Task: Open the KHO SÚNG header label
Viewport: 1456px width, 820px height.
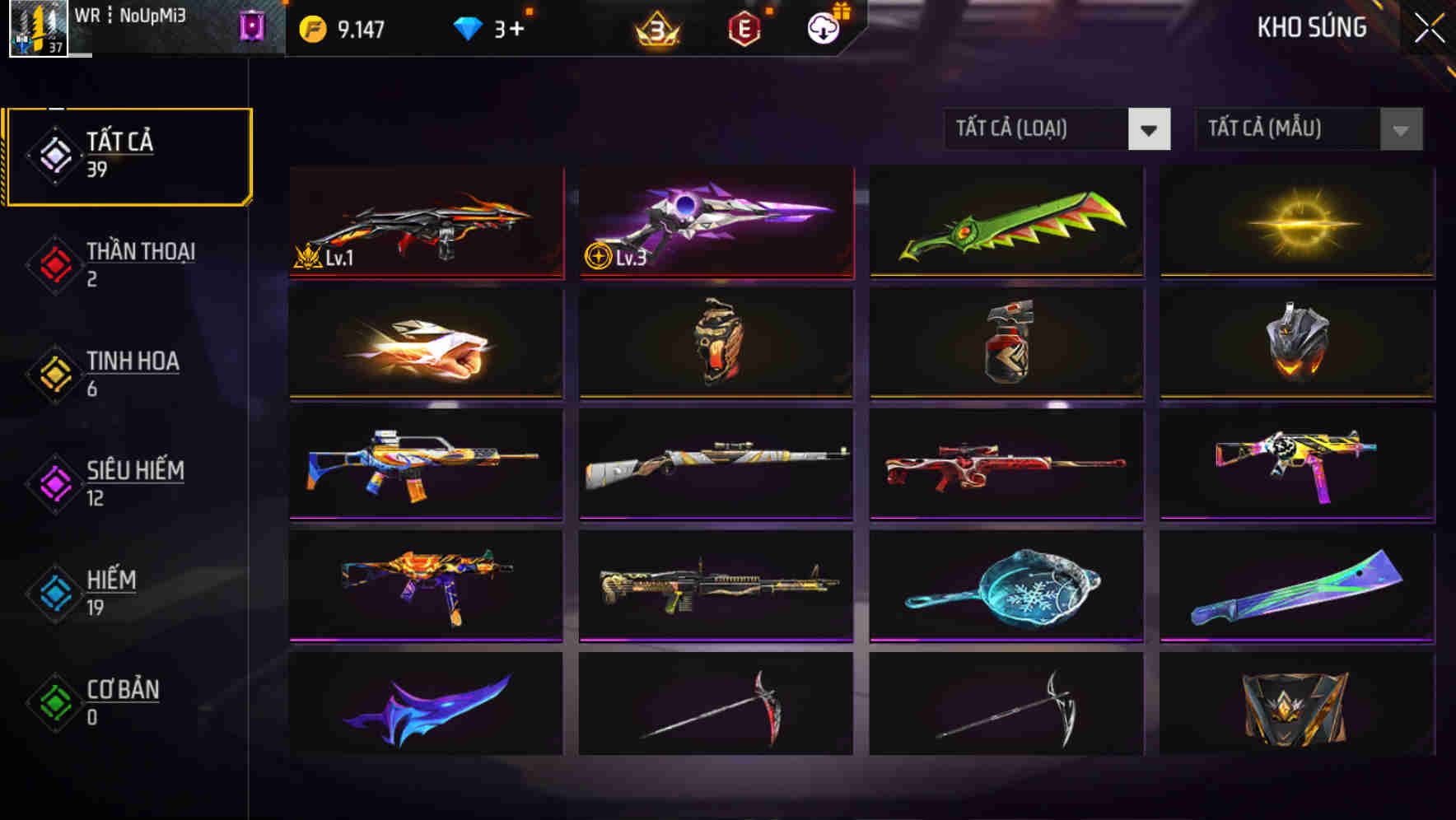Action: point(1312,27)
